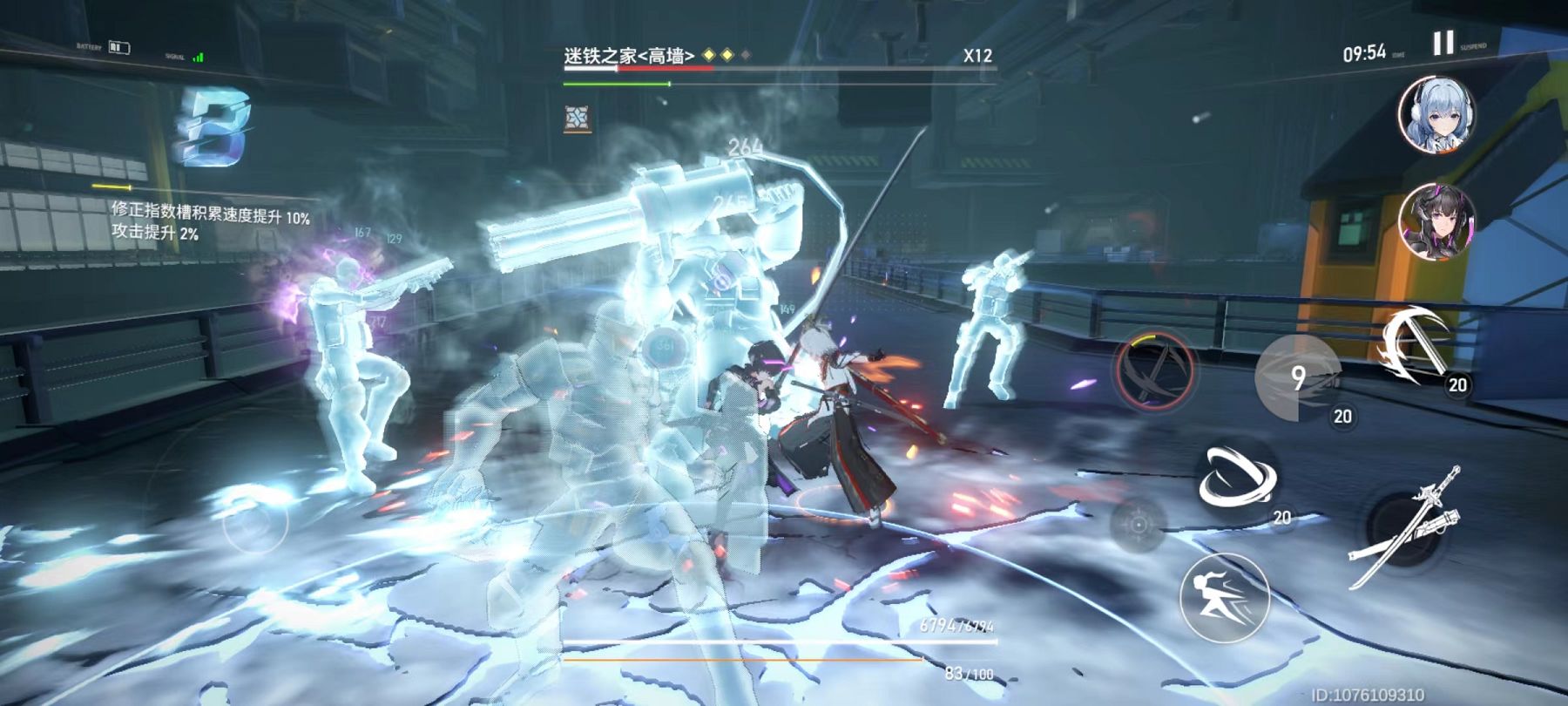Image resolution: width=1568 pixels, height=706 pixels.
Task: Pause the battle with the pause button
Action: pos(1443,44)
